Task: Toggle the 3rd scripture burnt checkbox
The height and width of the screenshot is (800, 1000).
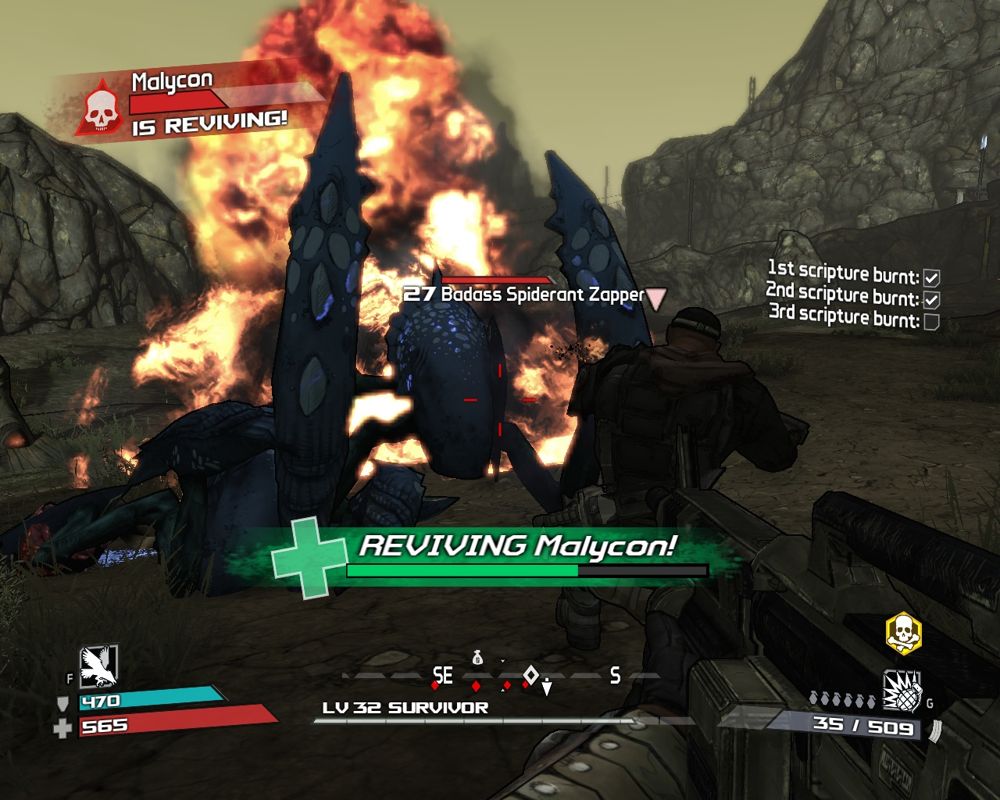Action: pos(931,321)
